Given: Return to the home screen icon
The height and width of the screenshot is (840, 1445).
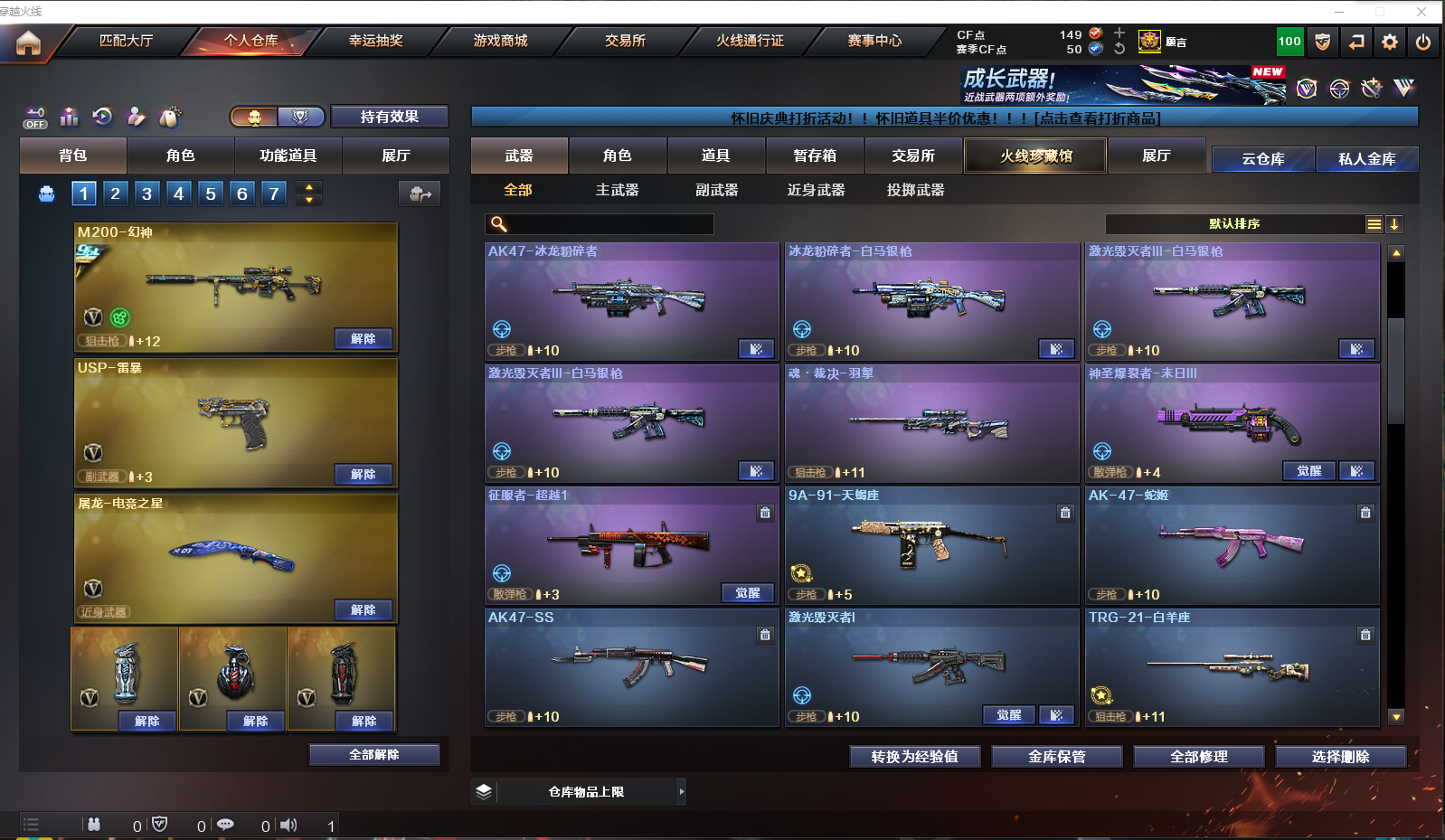Looking at the screenshot, I should pyautogui.click(x=28, y=42).
